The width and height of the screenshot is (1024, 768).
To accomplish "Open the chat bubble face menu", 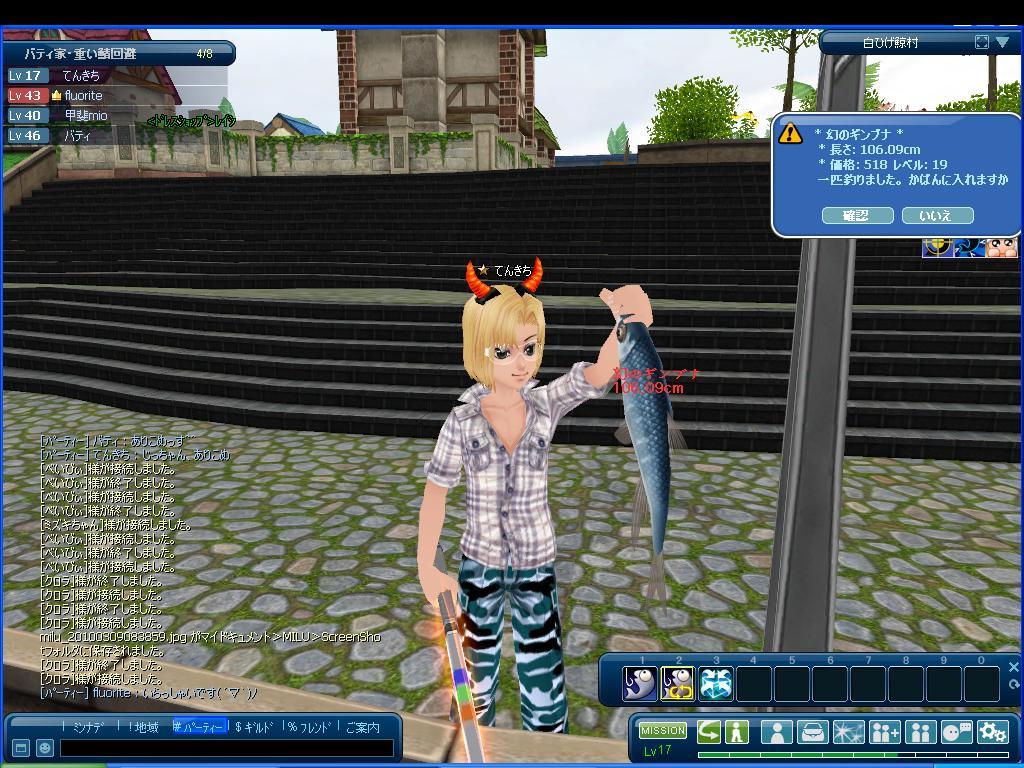I will pyautogui.click(x=957, y=732).
